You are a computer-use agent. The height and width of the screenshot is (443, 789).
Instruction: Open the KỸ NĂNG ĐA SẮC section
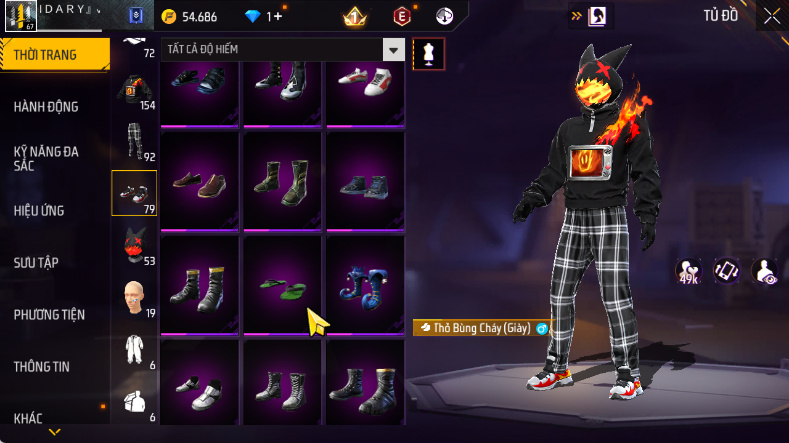46,158
